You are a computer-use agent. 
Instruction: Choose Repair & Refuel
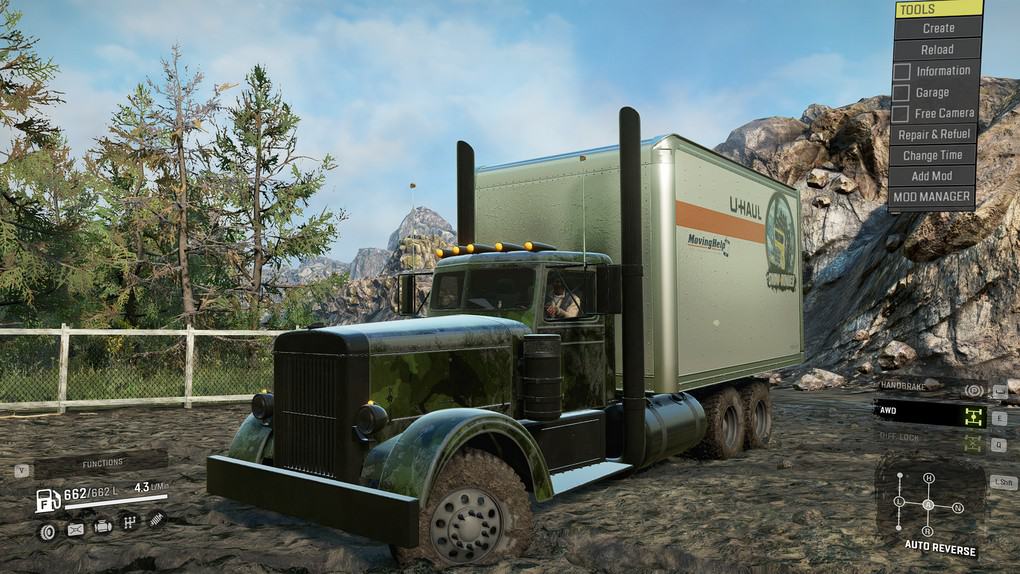click(x=934, y=134)
